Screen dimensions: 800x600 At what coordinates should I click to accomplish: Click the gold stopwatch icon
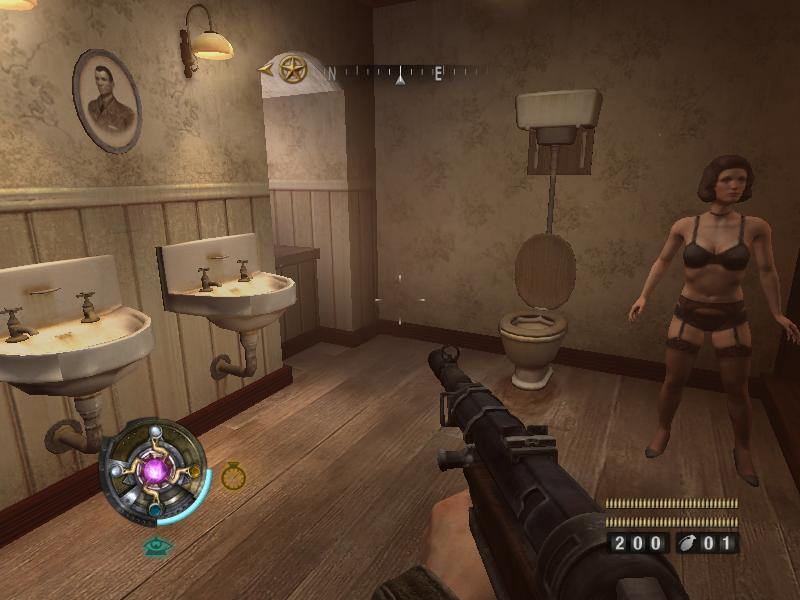[x=233, y=476]
